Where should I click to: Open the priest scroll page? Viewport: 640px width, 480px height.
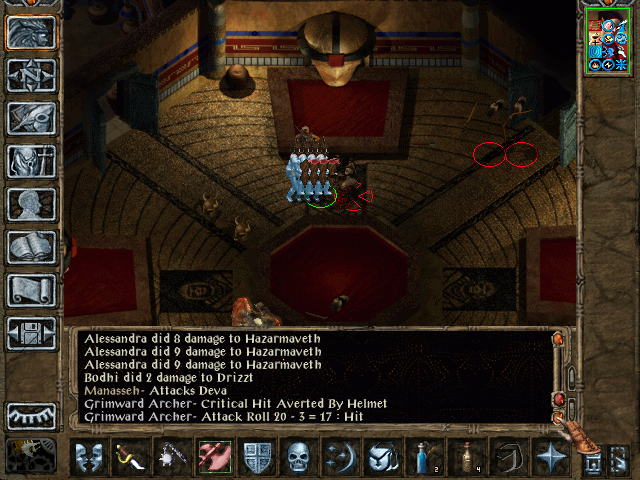pyautogui.click(x=31, y=290)
